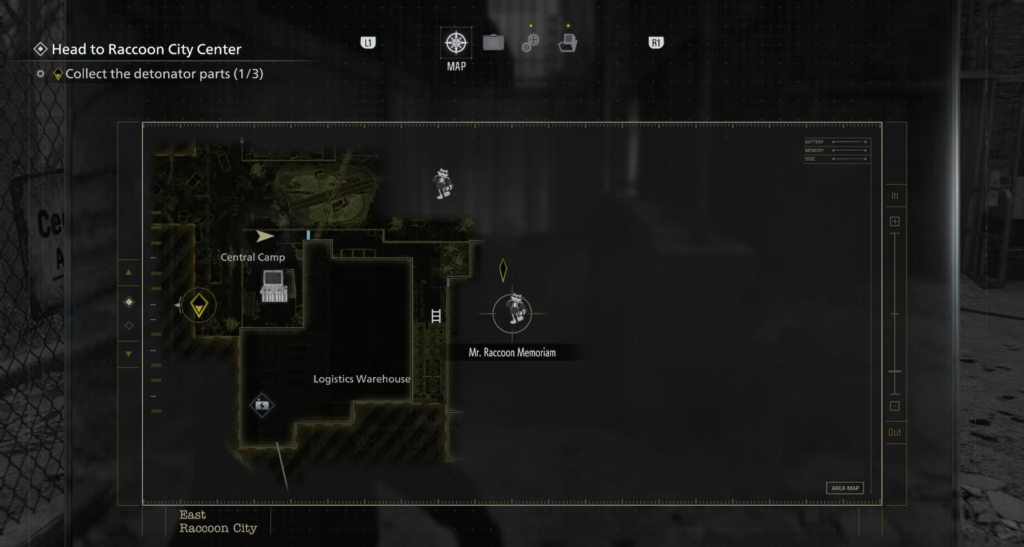The height and width of the screenshot is (547, 1024).
Task: Click the player arrow marker on the map
Action: (x=264, y=237)
